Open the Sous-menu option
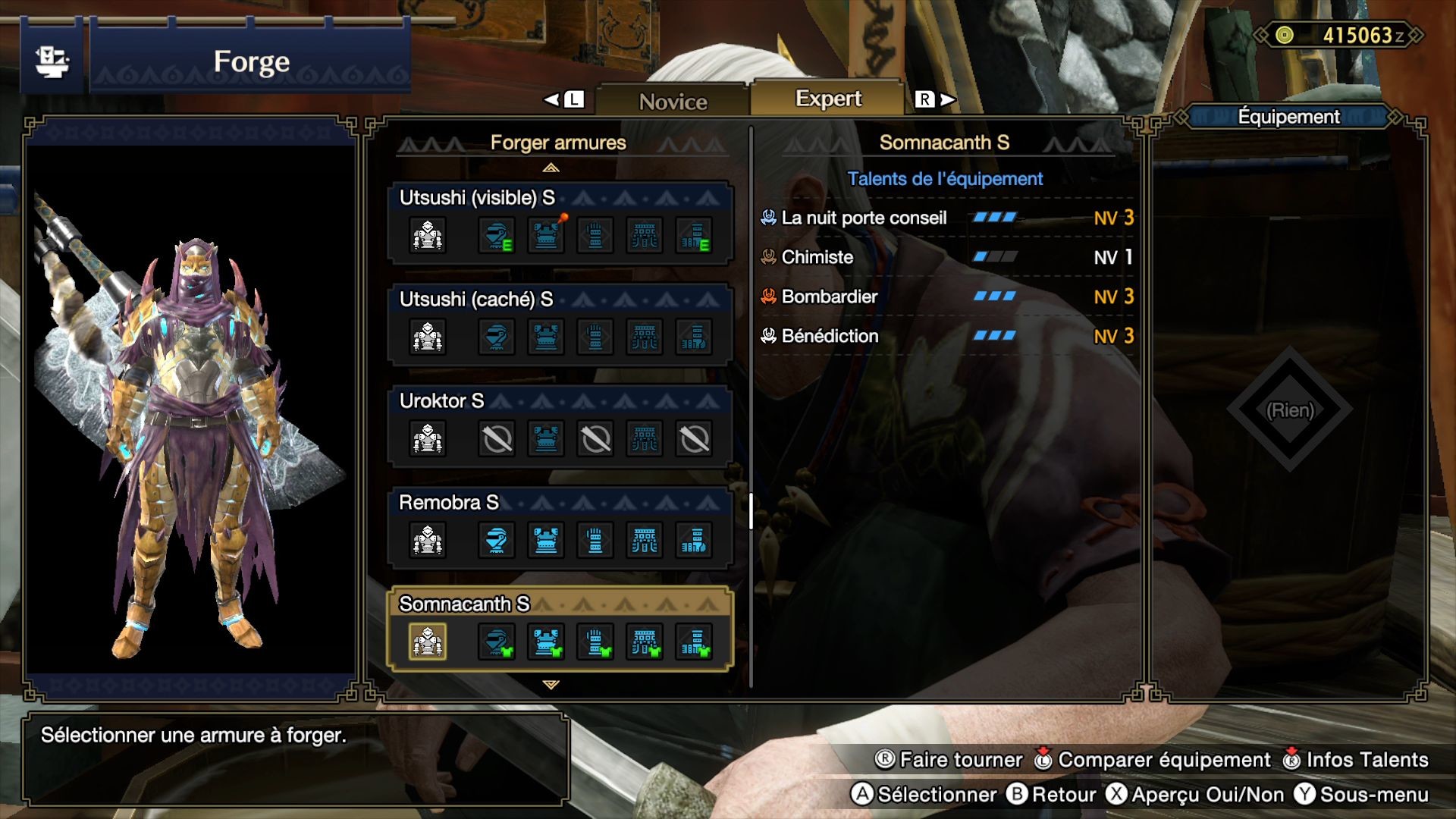 point(1373,795)
